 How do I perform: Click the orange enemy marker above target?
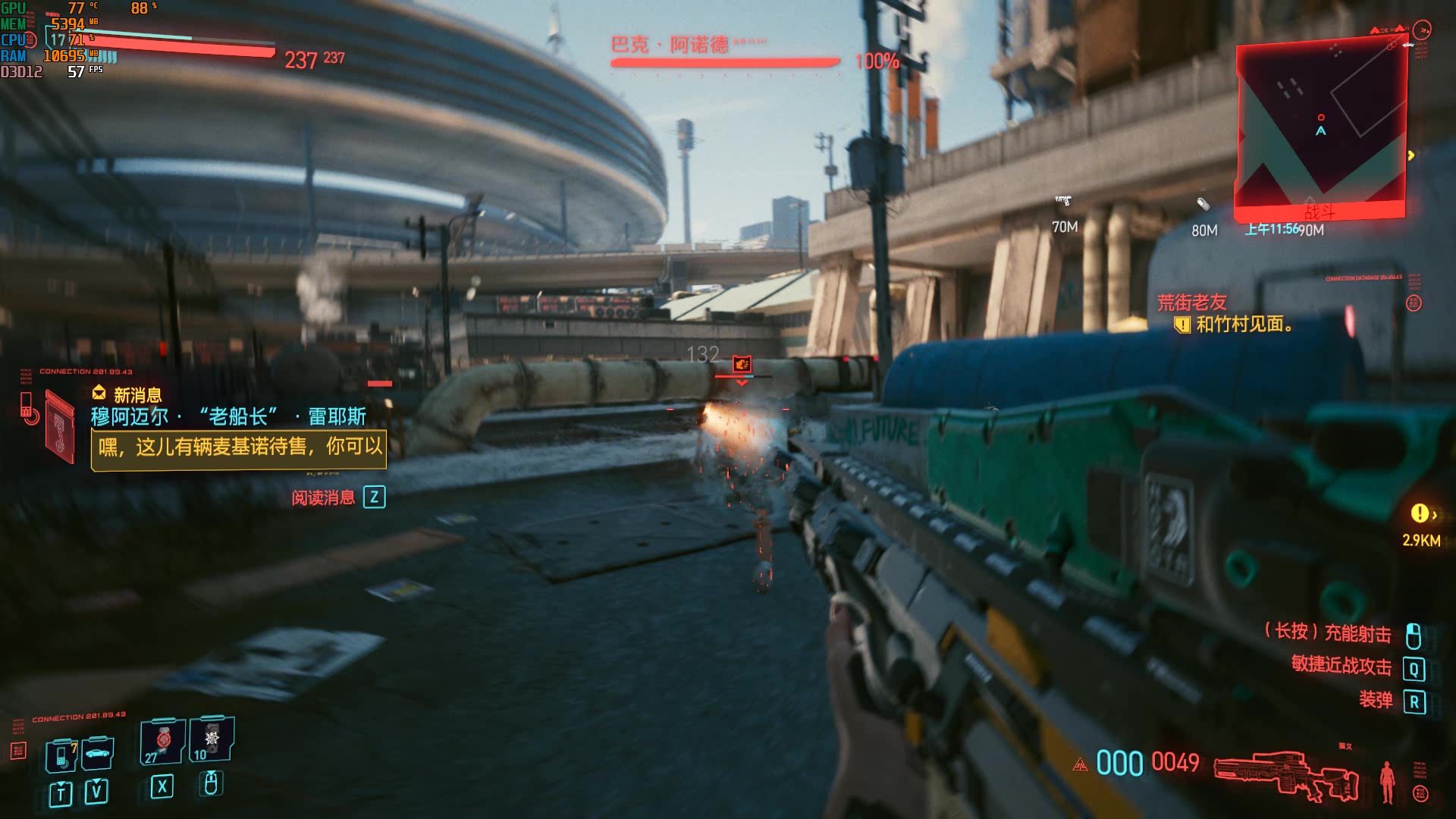tap(742, 365)
